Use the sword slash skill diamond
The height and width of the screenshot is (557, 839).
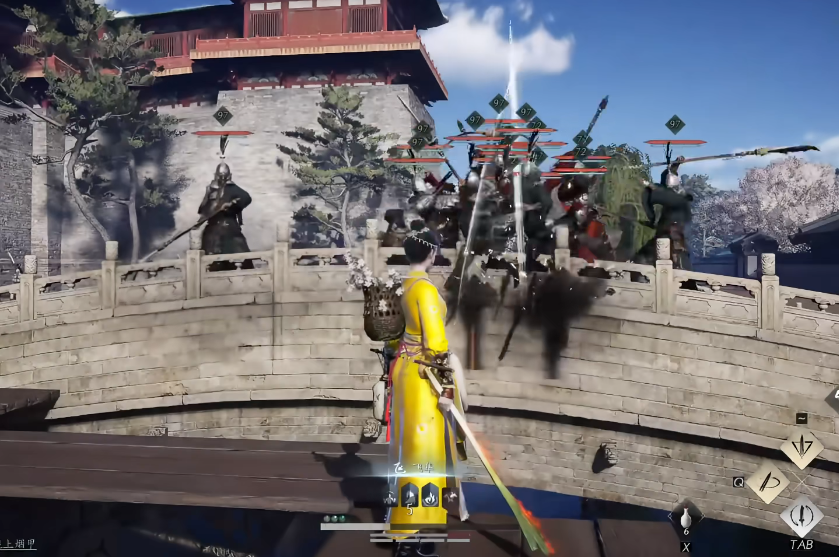click(767, 482)
